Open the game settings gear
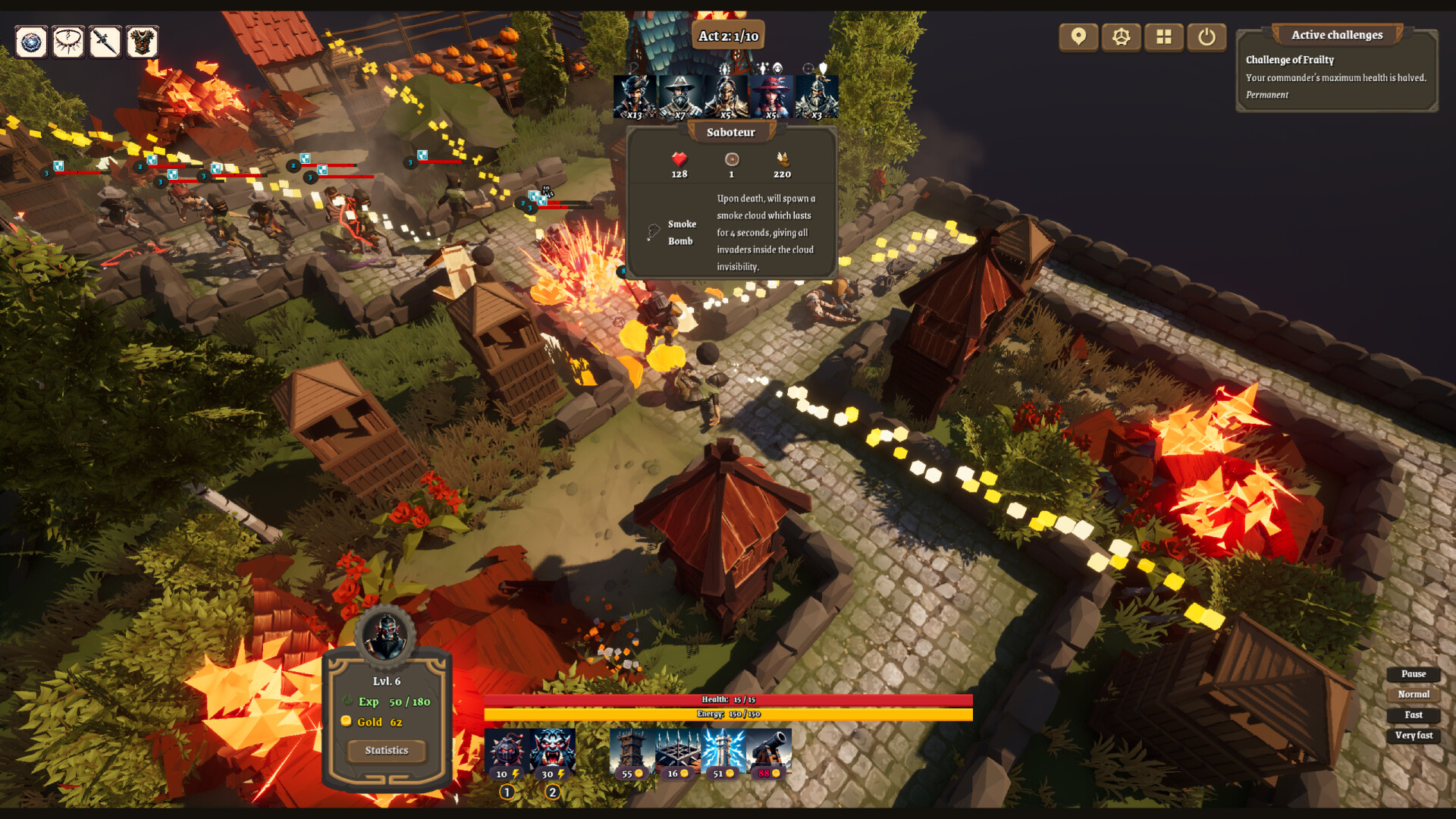 tap(1121, 36)
